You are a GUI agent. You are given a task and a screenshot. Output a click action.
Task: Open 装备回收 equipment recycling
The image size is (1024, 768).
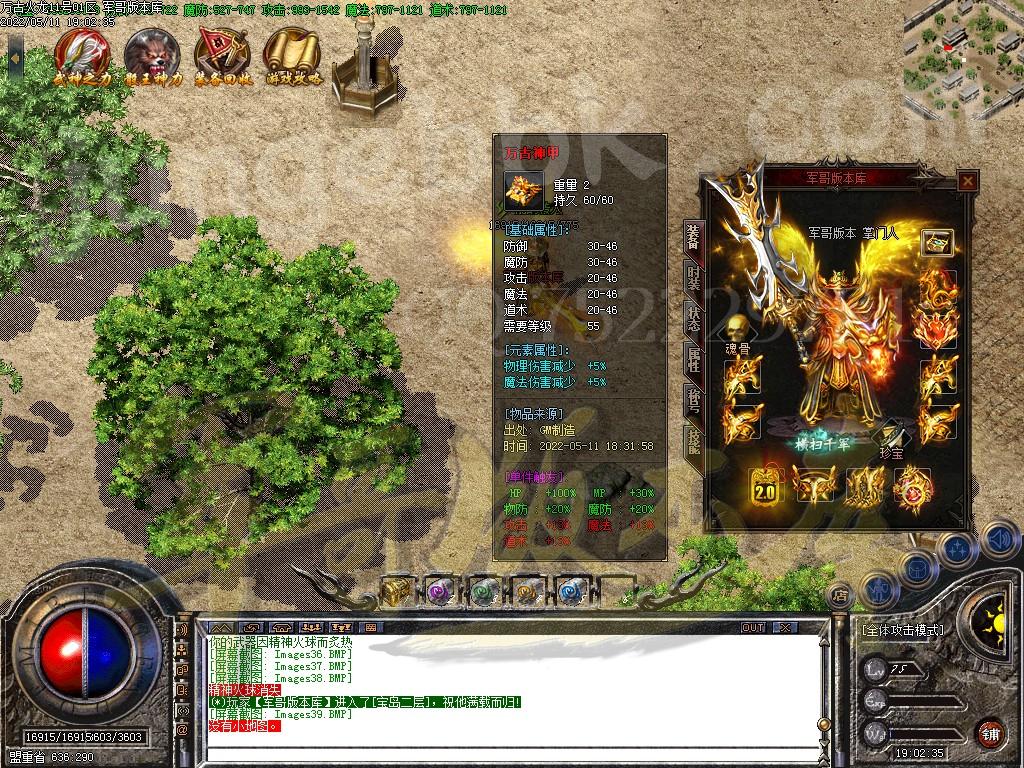(221, 55)
